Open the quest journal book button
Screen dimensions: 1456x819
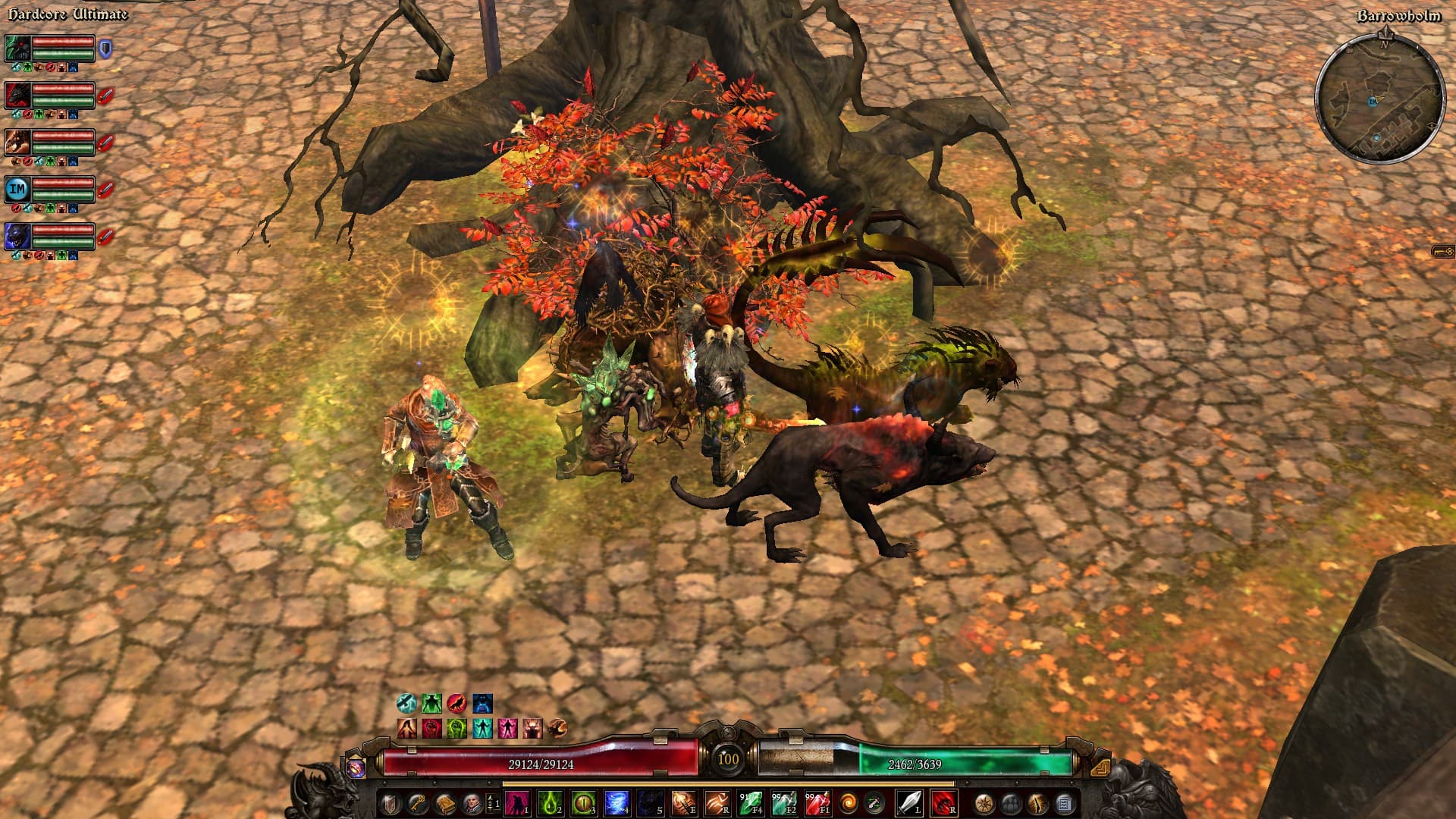tap(444, 802)
